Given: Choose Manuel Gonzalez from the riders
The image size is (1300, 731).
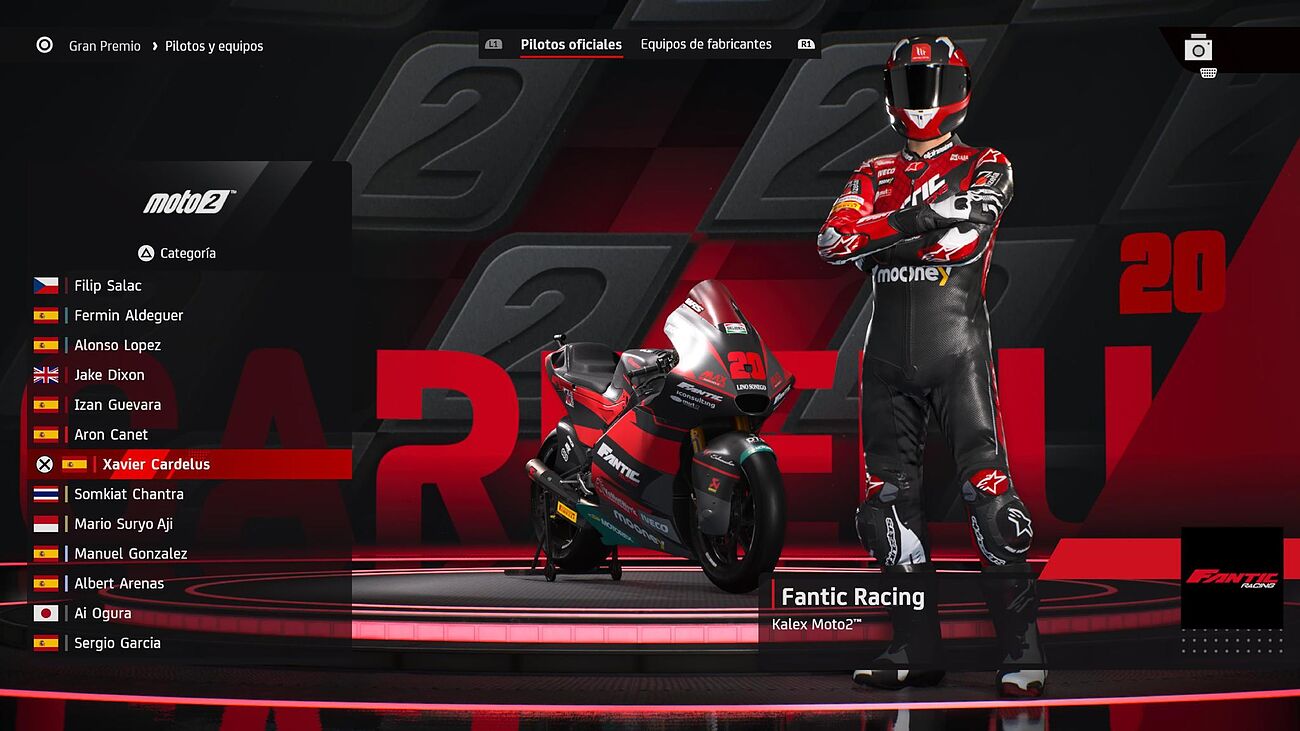Looking at the screenshot, I should 130,554.
